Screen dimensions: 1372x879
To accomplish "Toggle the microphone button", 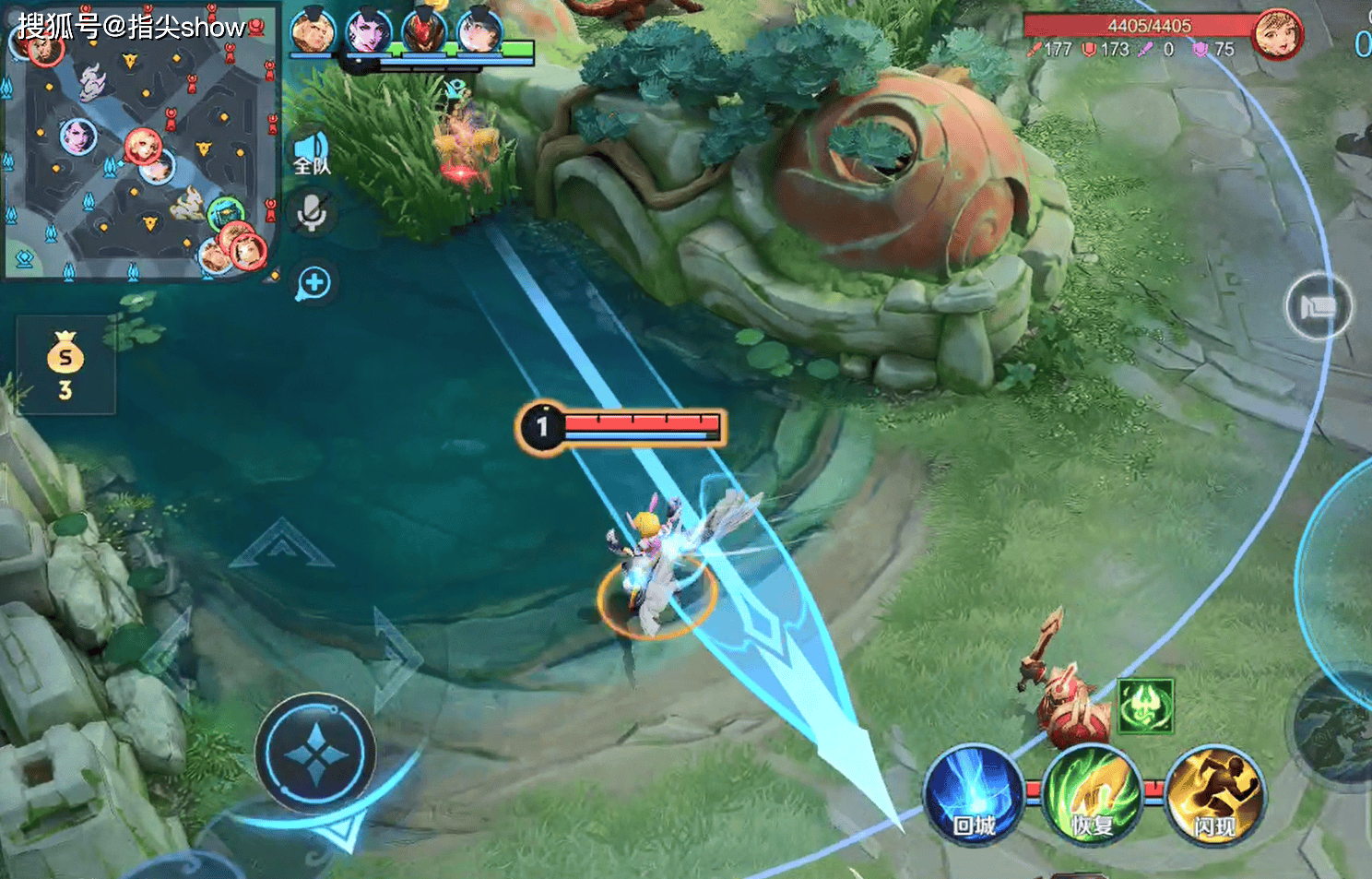I will coord(312,214).
